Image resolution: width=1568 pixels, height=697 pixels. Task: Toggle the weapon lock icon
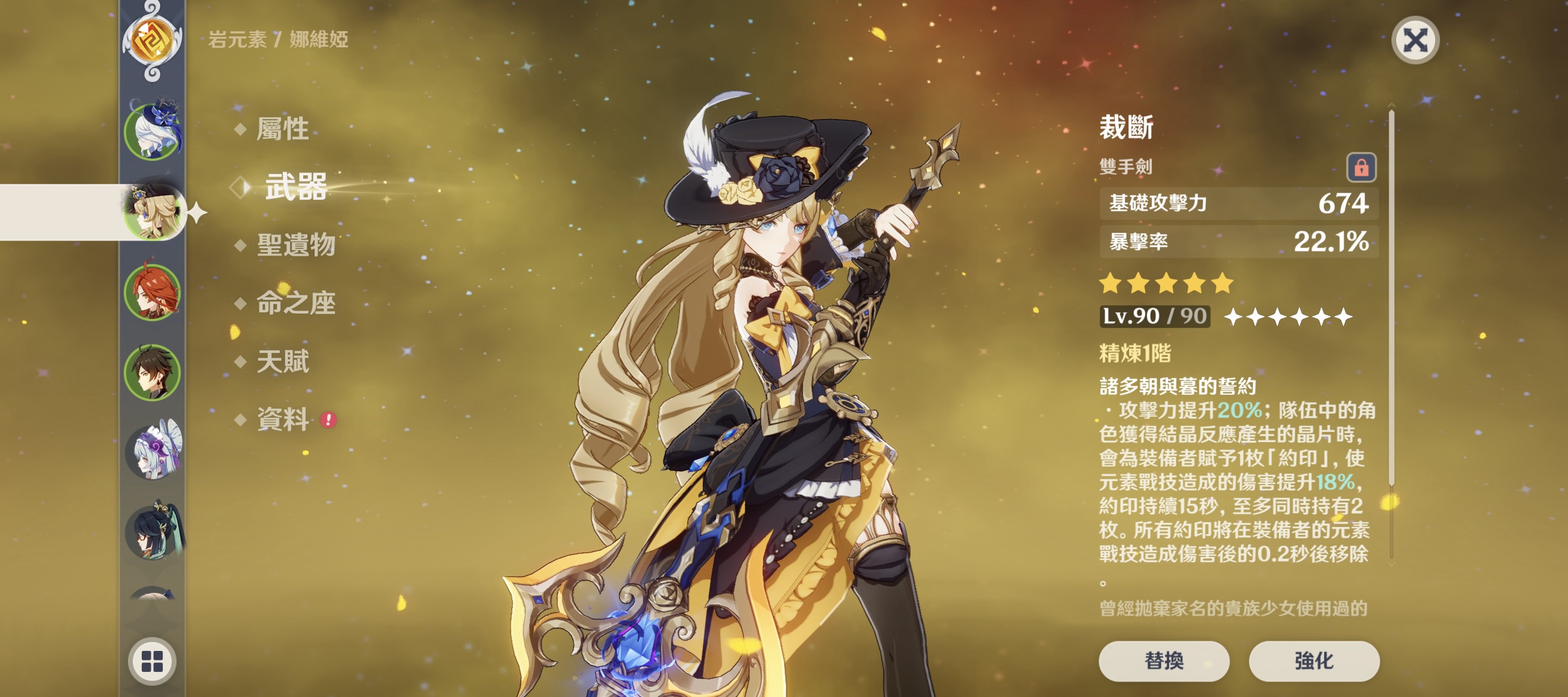pos(1360,167)
